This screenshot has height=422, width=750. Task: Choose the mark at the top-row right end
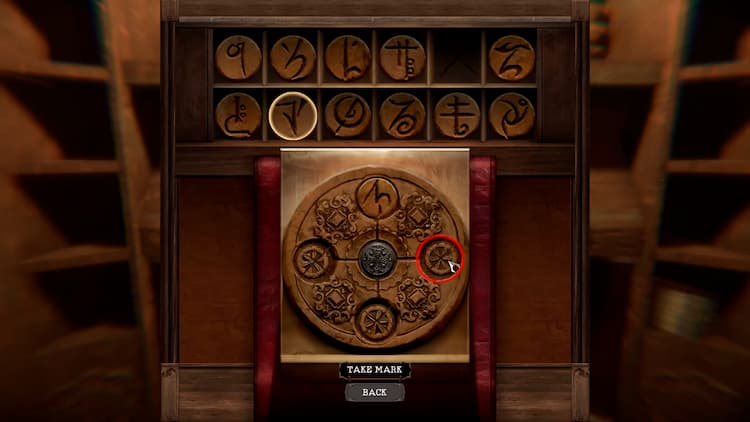pos(511,58)
